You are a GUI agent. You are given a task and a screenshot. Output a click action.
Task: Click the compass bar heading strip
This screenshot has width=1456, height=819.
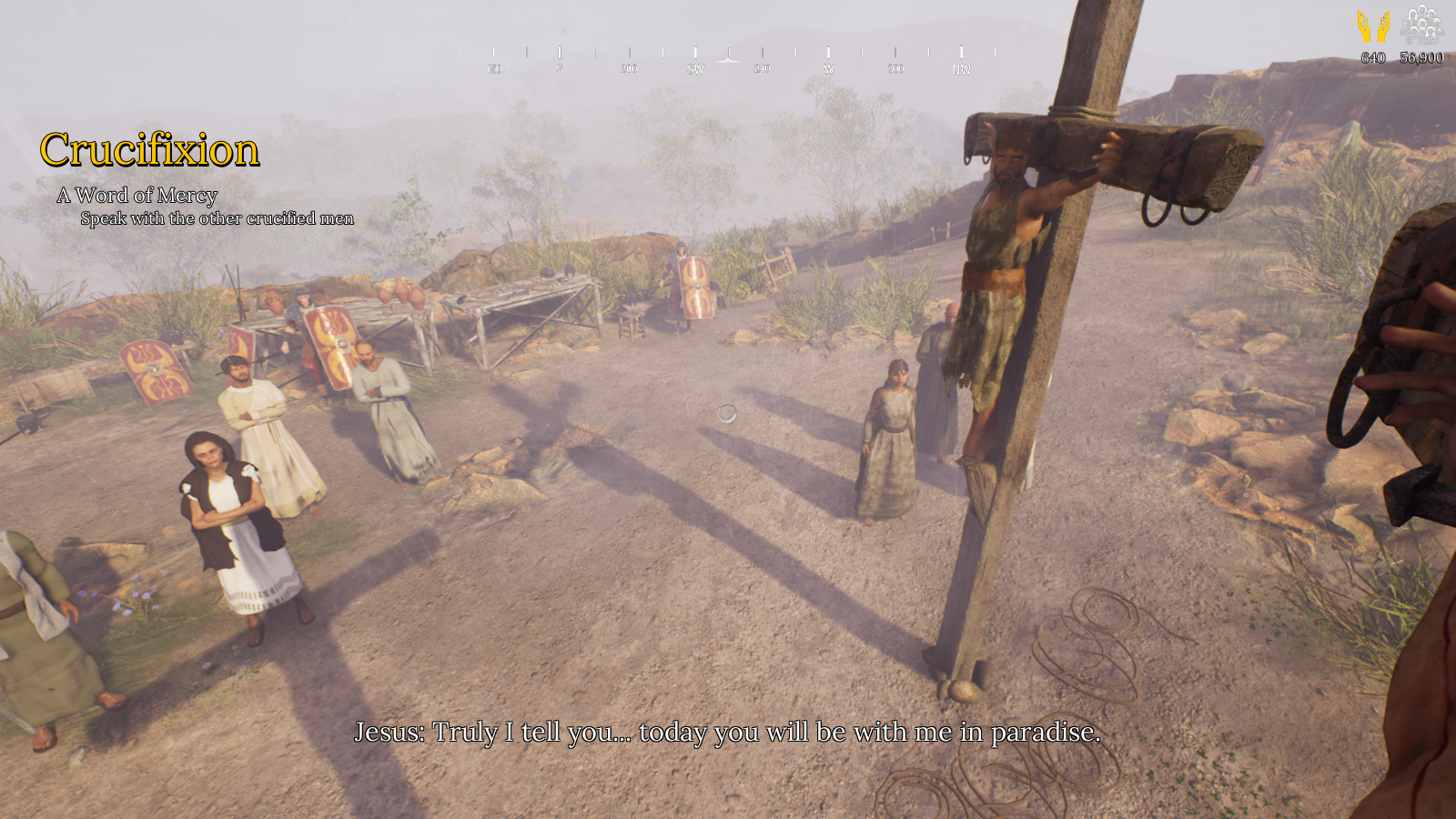pos(728,59)
